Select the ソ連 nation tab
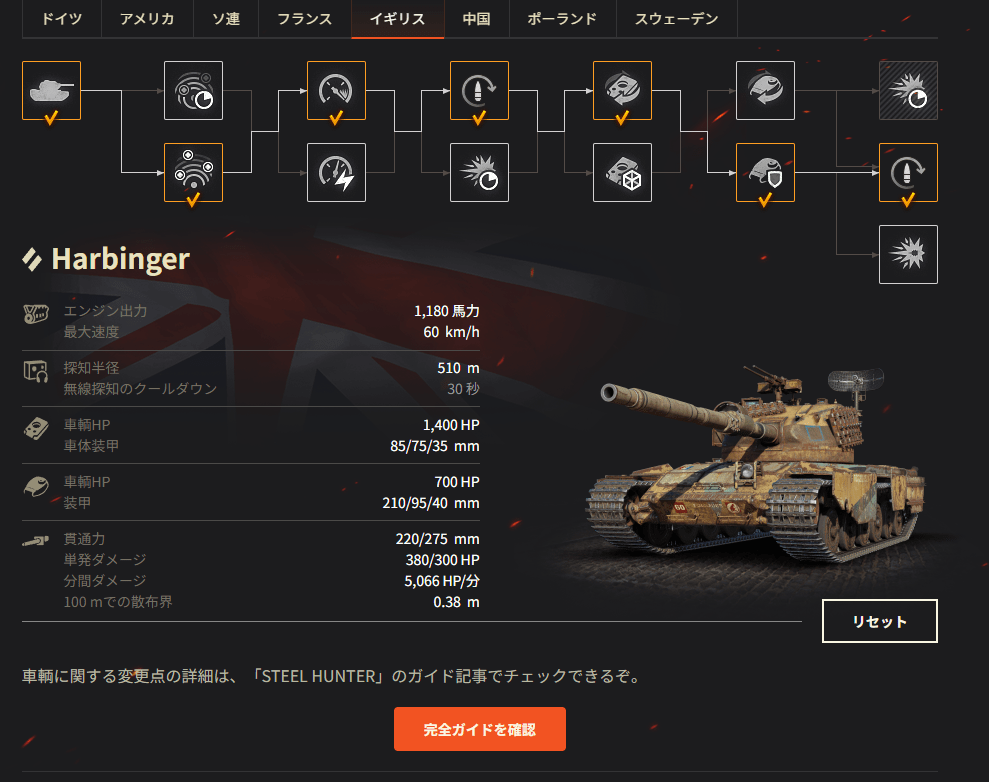Viewport: 989px width, 782px height. click(227, 19)
